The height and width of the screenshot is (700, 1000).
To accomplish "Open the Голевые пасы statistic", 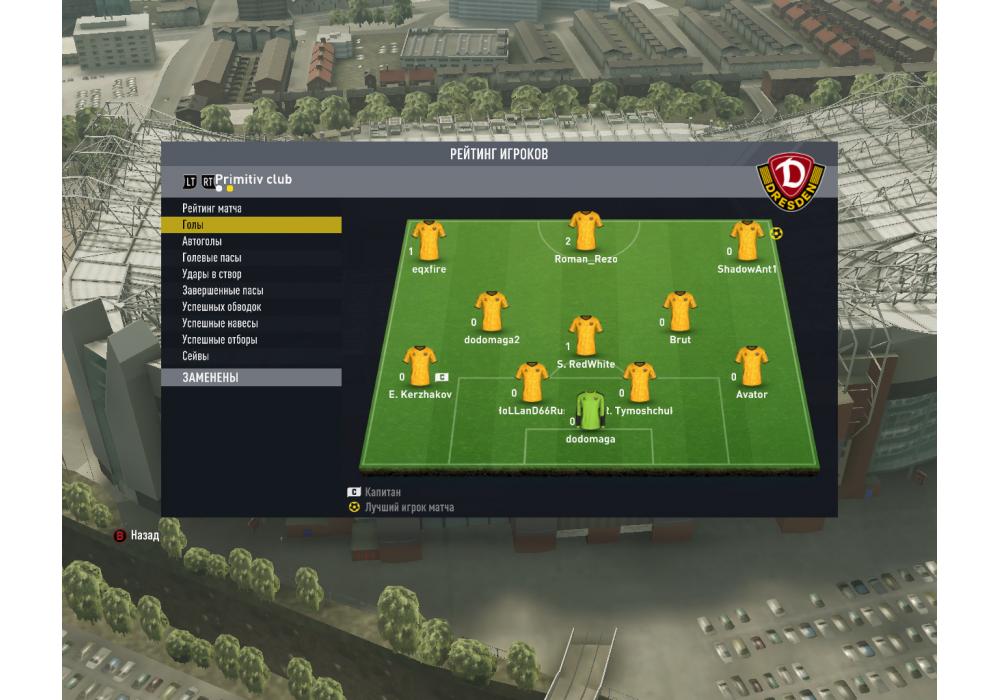I will 212,258.
